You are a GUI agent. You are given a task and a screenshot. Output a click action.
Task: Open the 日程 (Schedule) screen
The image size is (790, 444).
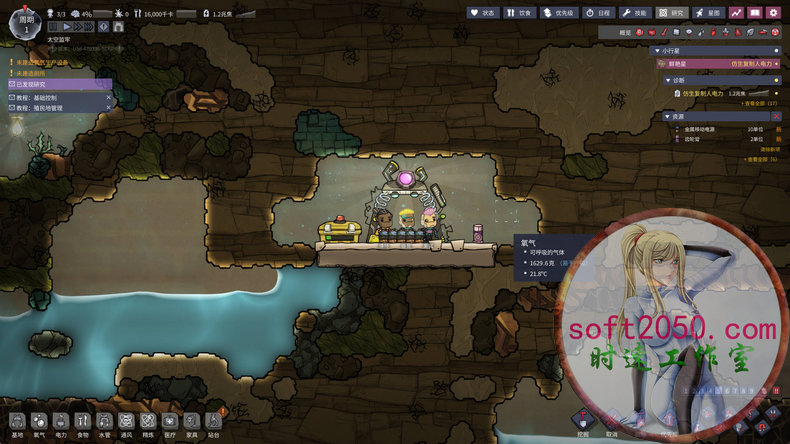pos(596,13)
